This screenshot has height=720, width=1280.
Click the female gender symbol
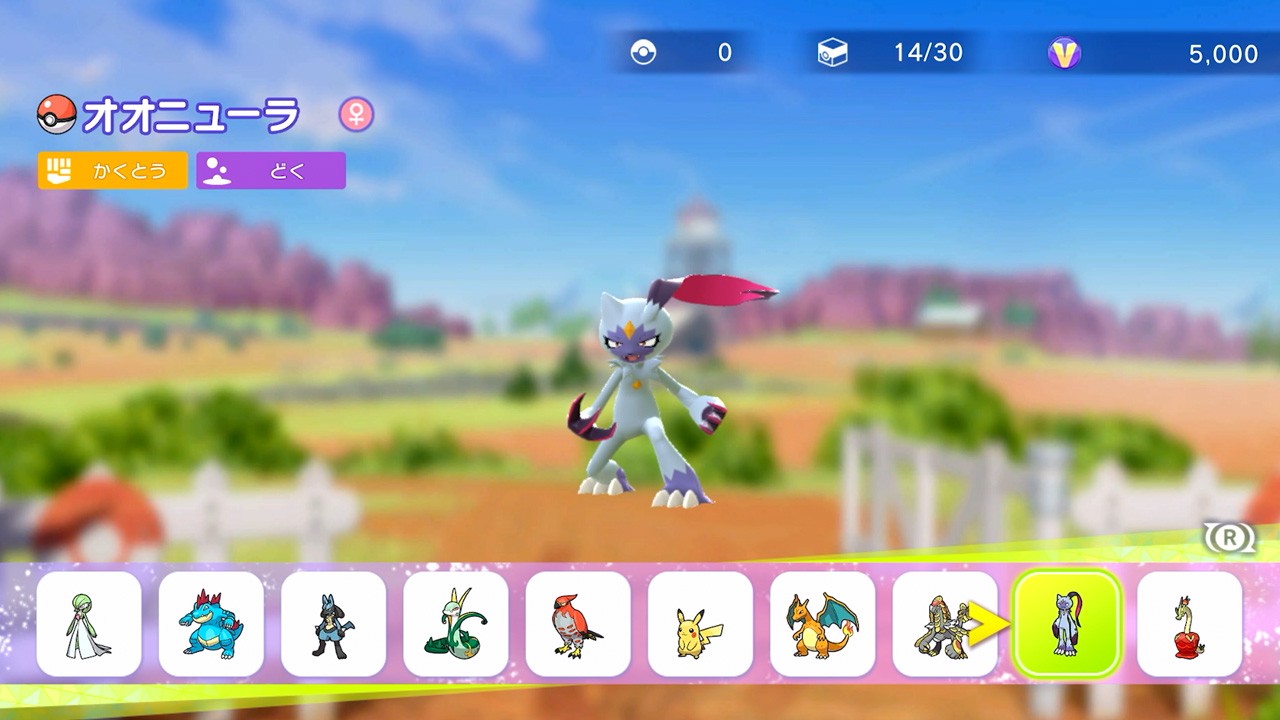coord(355,114)
